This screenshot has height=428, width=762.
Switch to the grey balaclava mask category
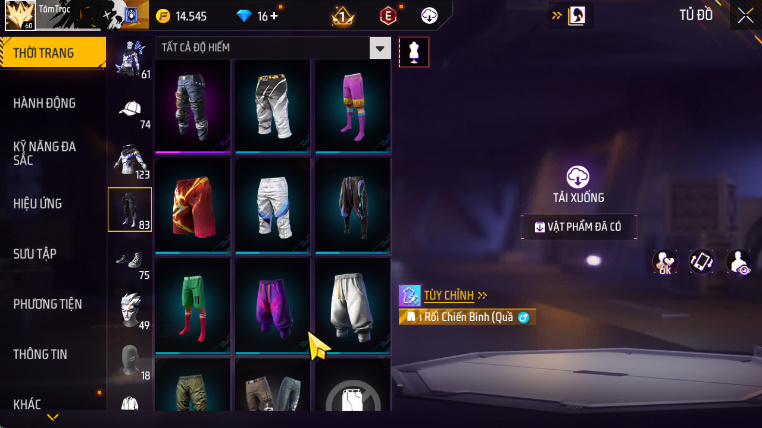130,360
